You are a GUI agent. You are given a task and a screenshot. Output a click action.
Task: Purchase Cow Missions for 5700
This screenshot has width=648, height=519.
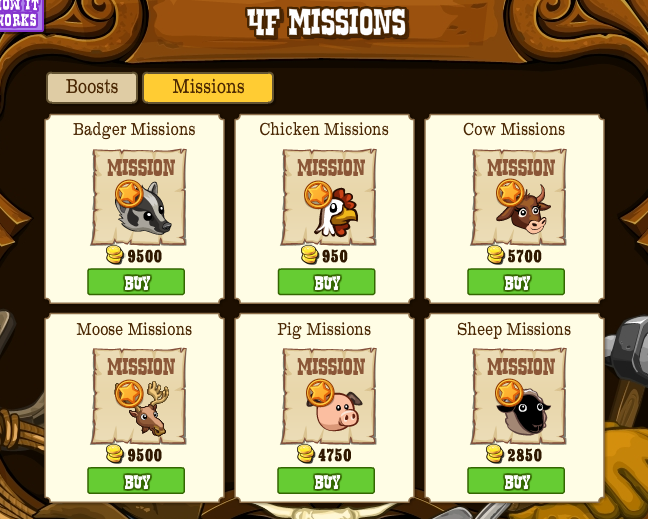point(516,282)
